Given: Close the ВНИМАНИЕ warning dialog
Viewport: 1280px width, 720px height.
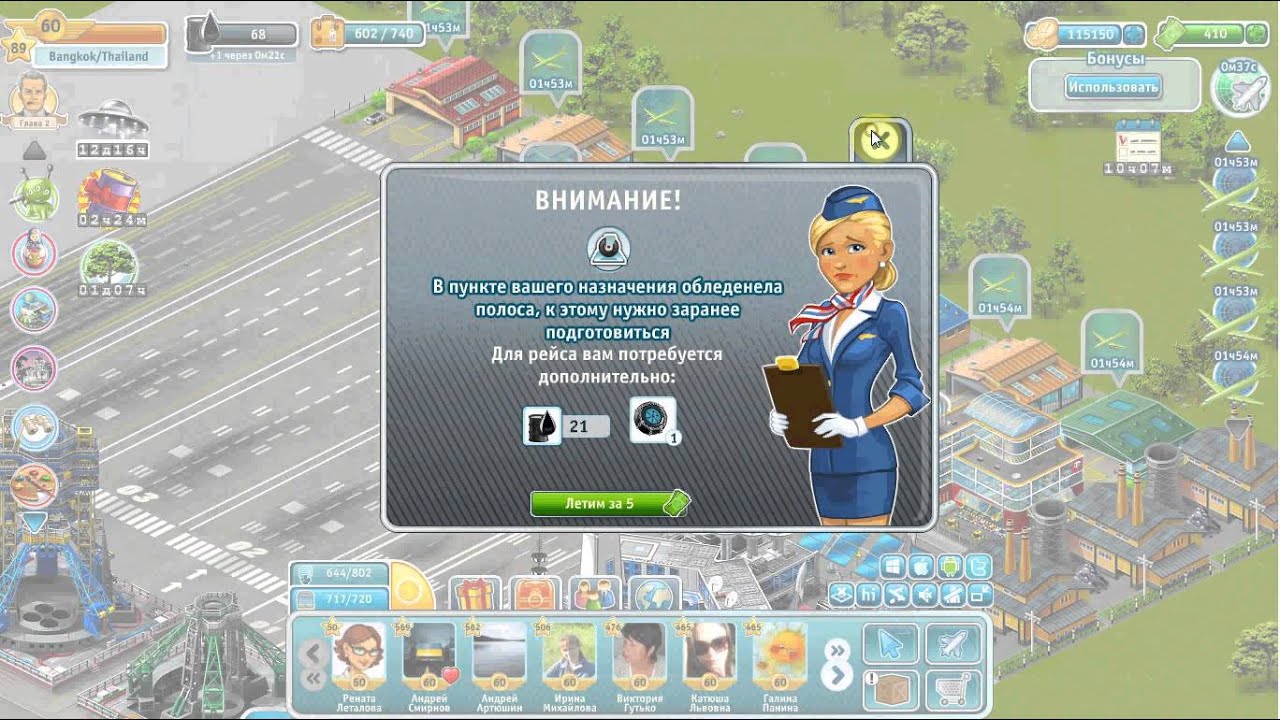Looking at the screenshot, I should [879, 140].
